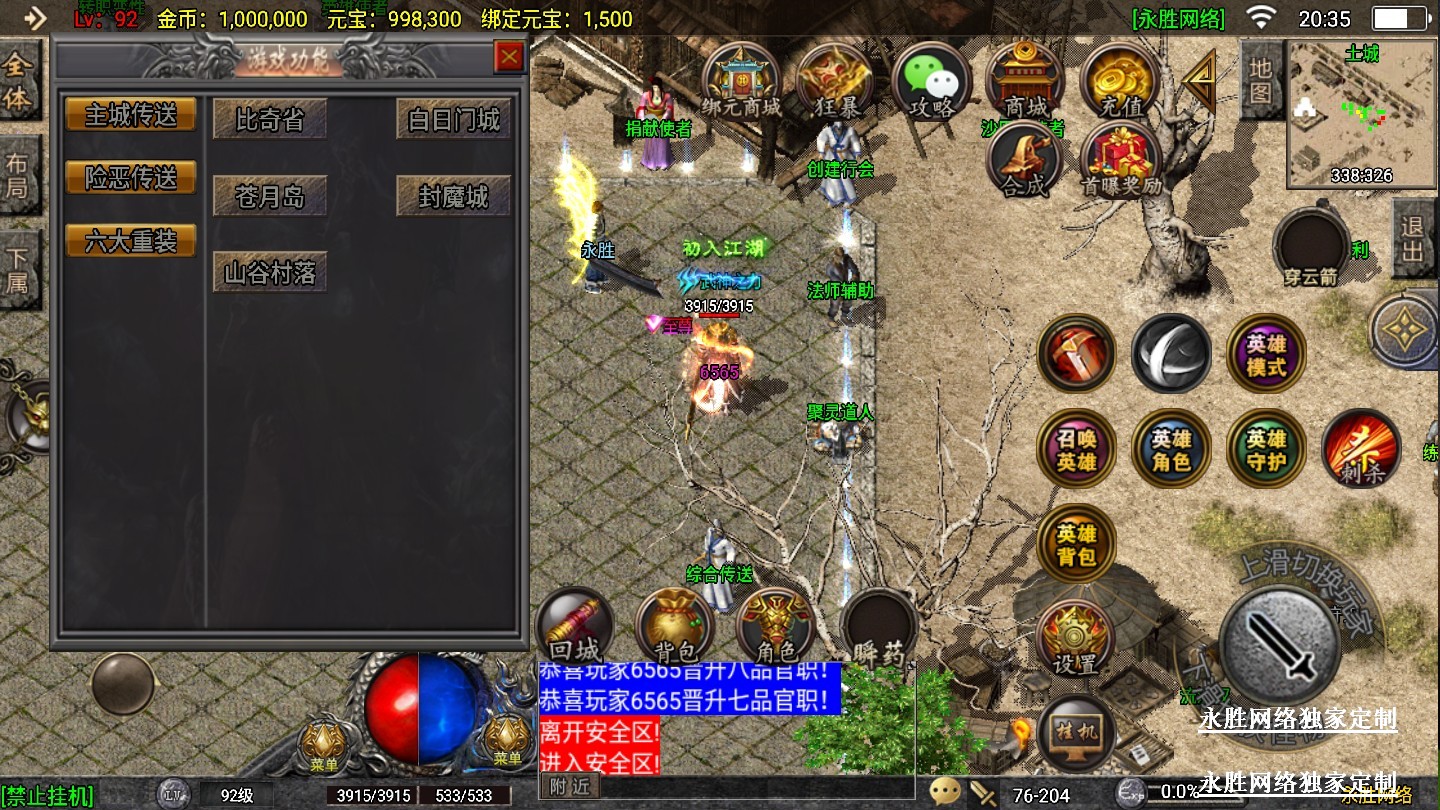Select the 封魔城 teleport
Viewport: 1440px width, 810px height.
pyautogui.click(x=453, y=196)
